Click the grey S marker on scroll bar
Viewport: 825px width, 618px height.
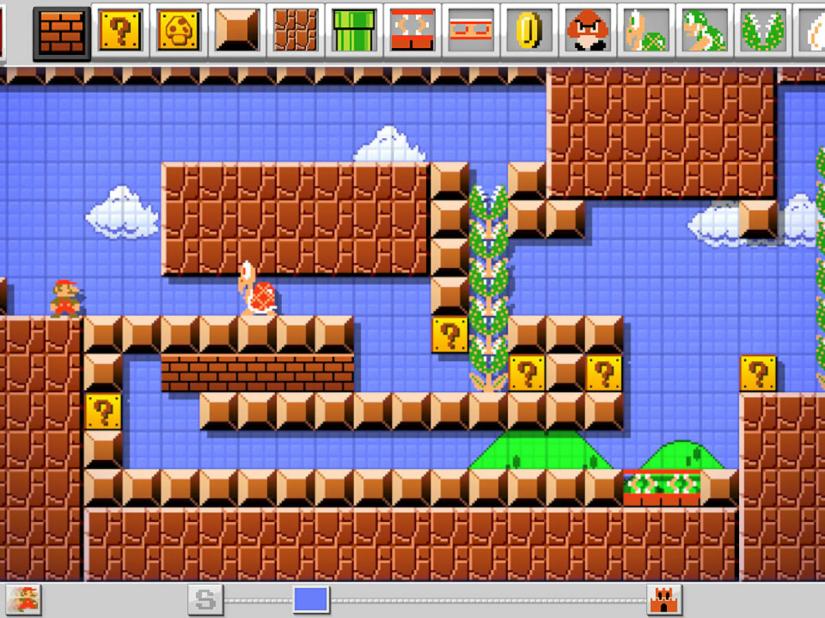[x=205, y=600]
